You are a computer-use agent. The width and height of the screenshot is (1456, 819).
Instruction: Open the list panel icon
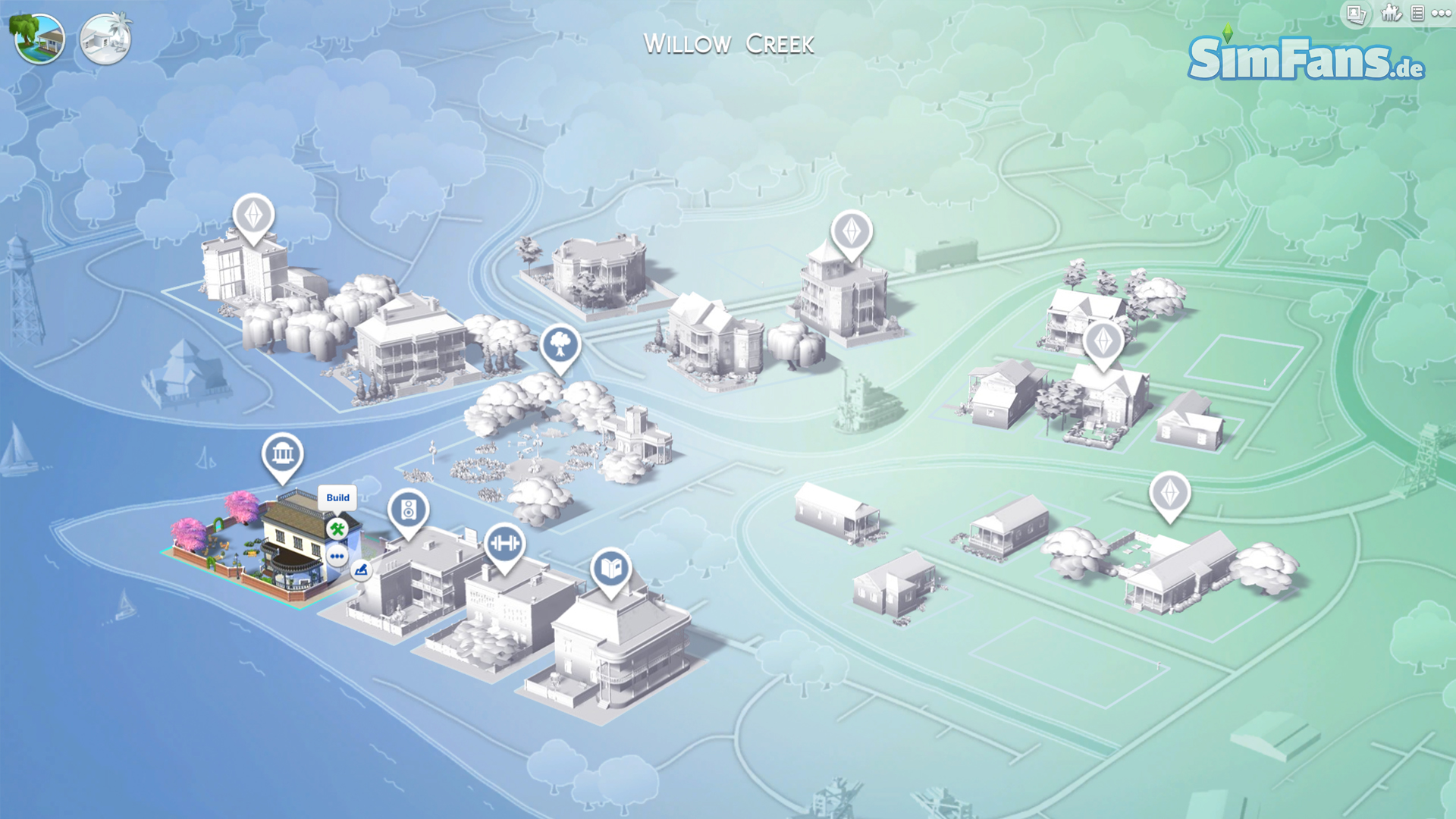point(1417,14)
